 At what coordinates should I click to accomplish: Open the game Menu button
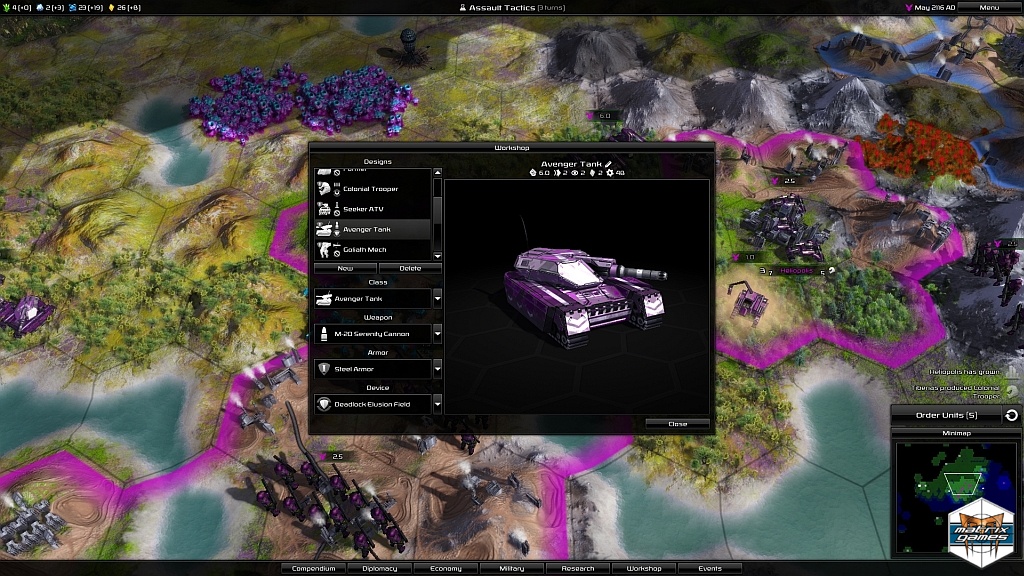tap(988, 8)
